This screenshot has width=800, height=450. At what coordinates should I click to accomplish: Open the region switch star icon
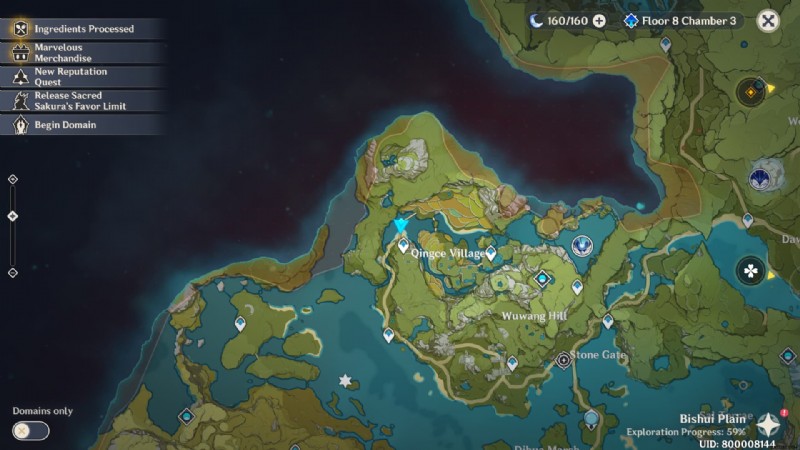pyautogui.click(x=767, y=425)
